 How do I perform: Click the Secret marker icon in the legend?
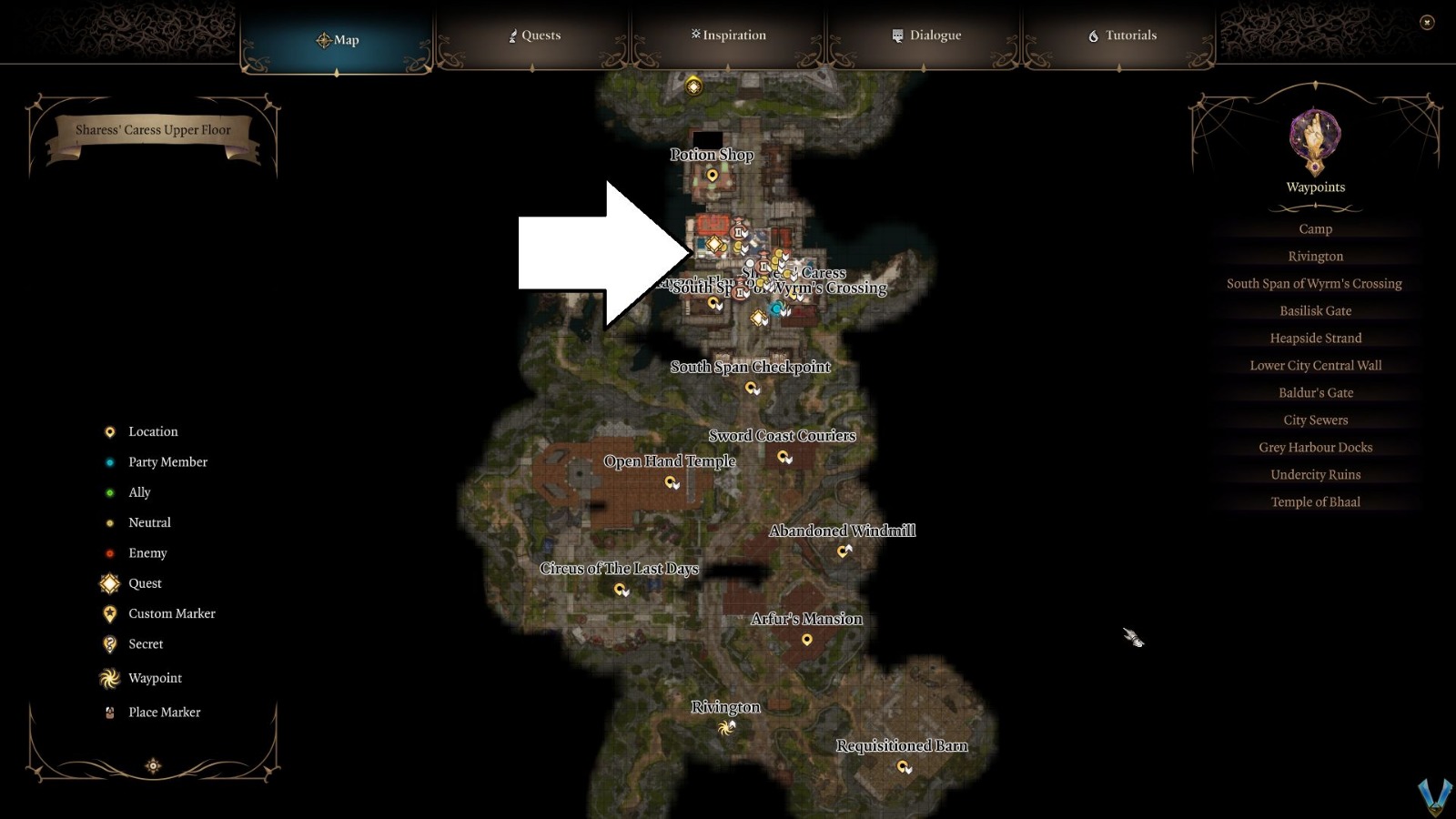click(109, 644)
